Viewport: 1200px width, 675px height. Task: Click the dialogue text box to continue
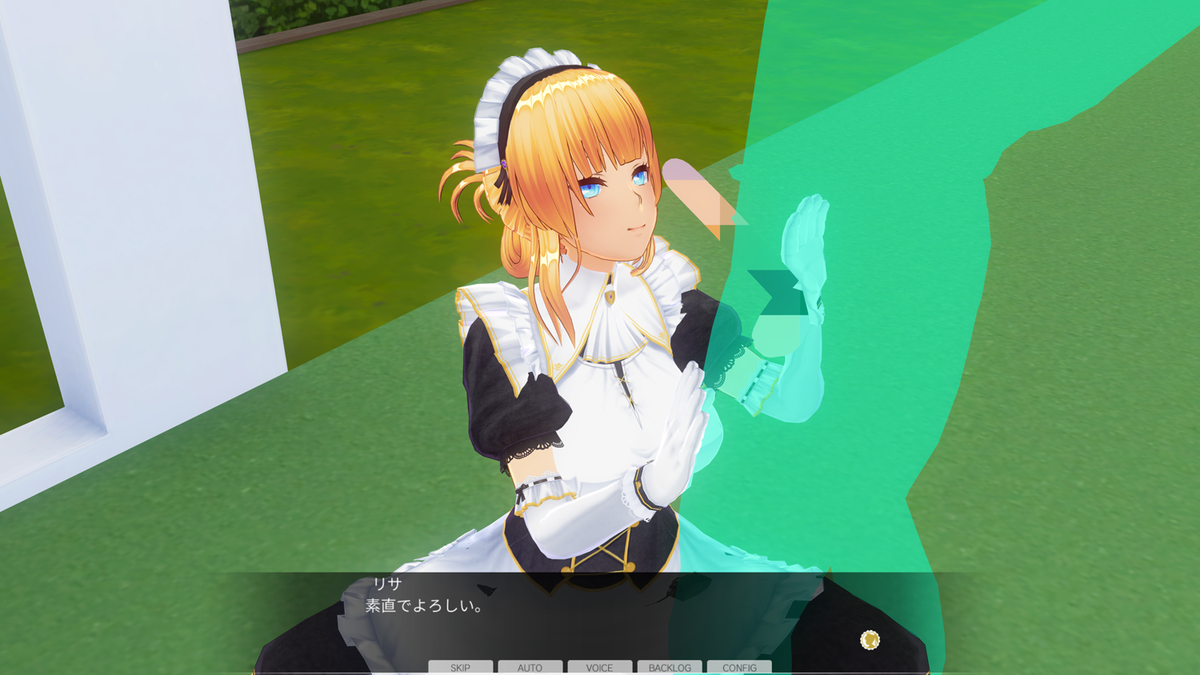[600, 615]
